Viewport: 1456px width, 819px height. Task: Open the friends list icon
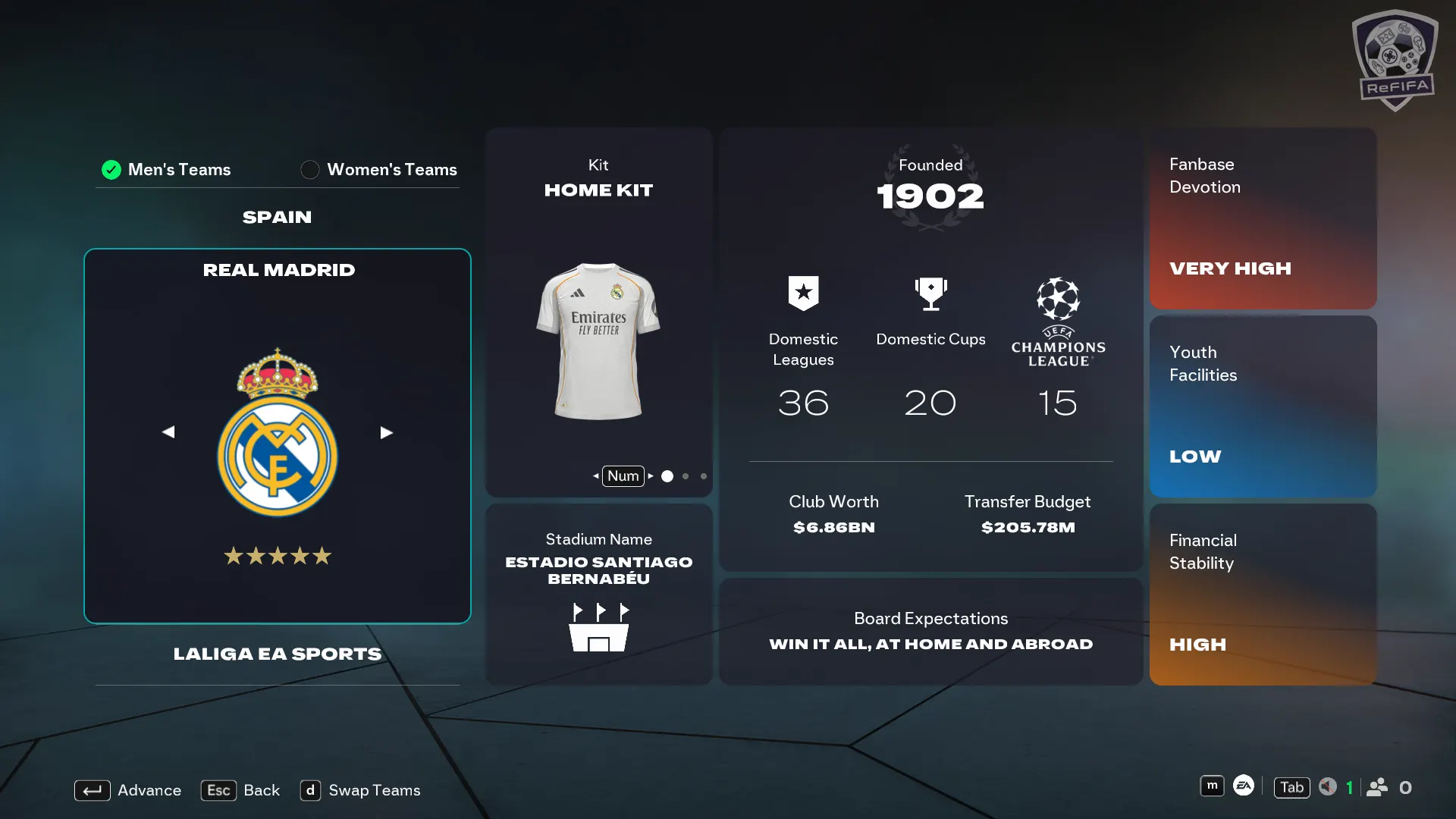pos(1377,787)
